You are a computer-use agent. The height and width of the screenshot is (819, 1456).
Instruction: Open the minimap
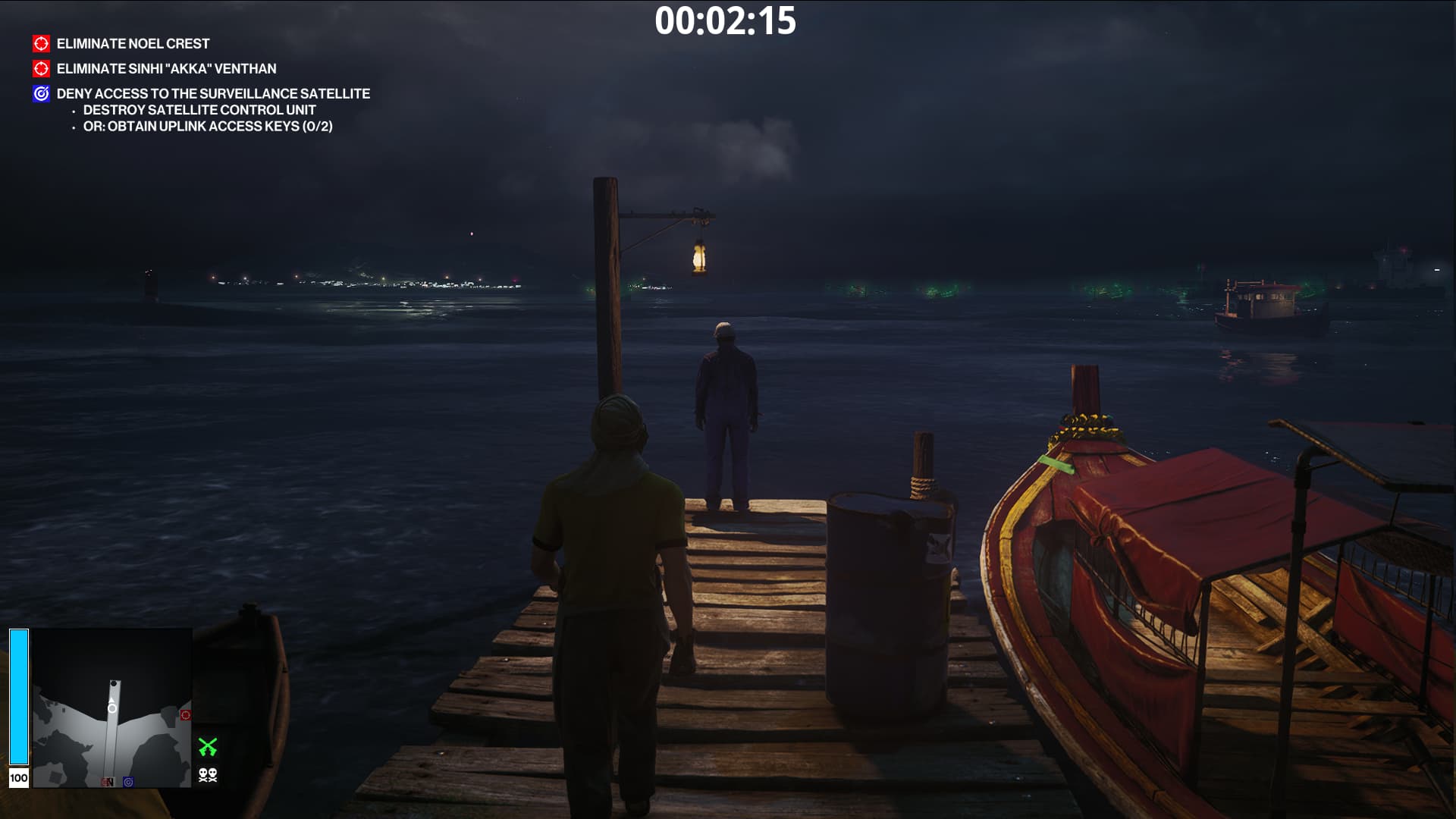[111, 708]
